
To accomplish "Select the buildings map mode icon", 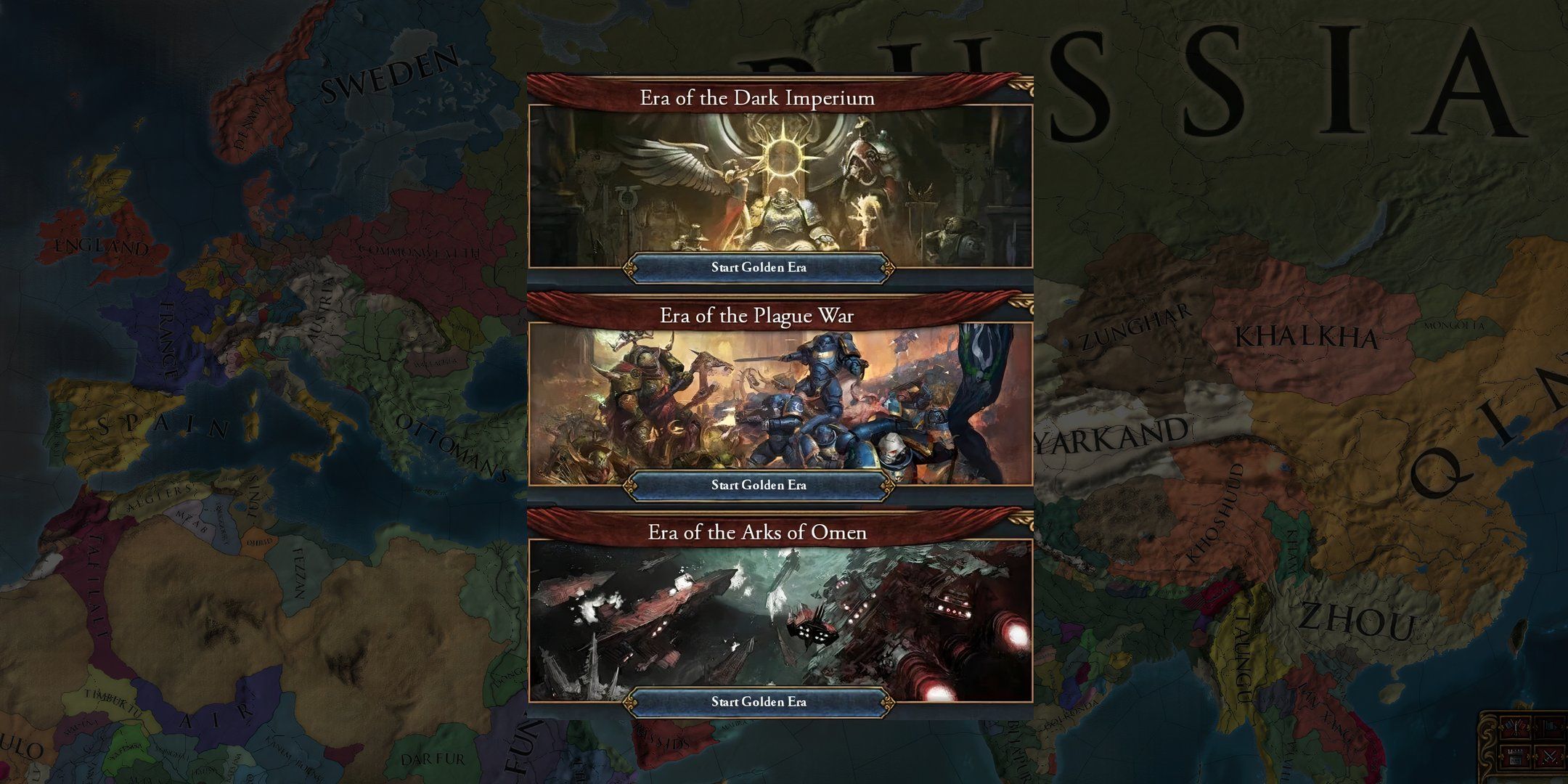I will 1549,727.
